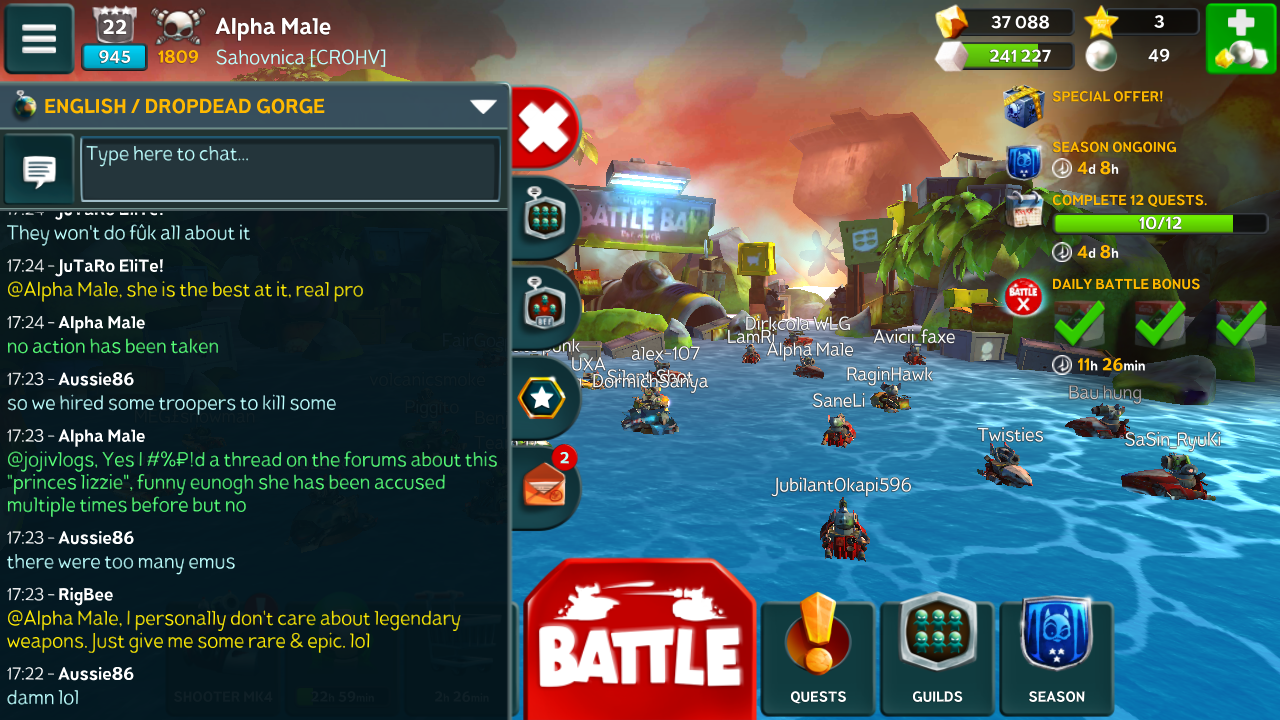Viewport: 1280px width, 720px height.
Task: Open Alpha Male player profile
Action: pyautogui.click(x=272, y=27)
